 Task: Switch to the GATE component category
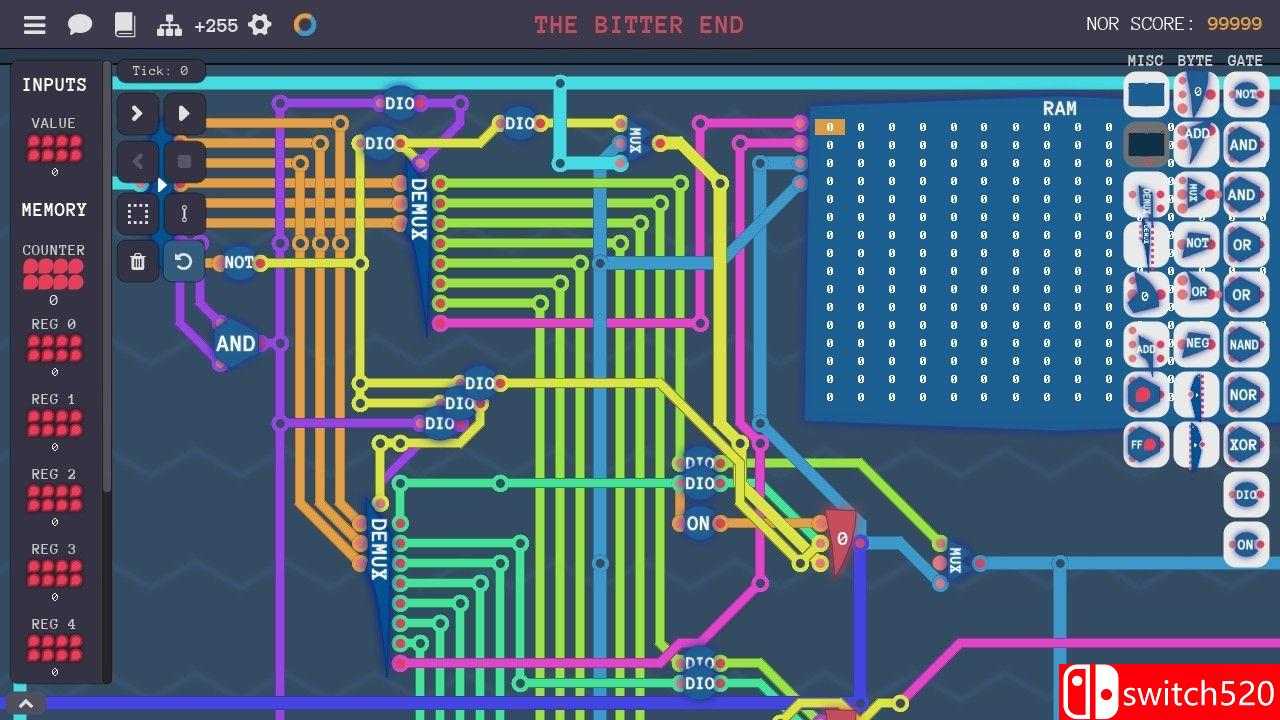pyautogui.click(x=1246, y=61)
